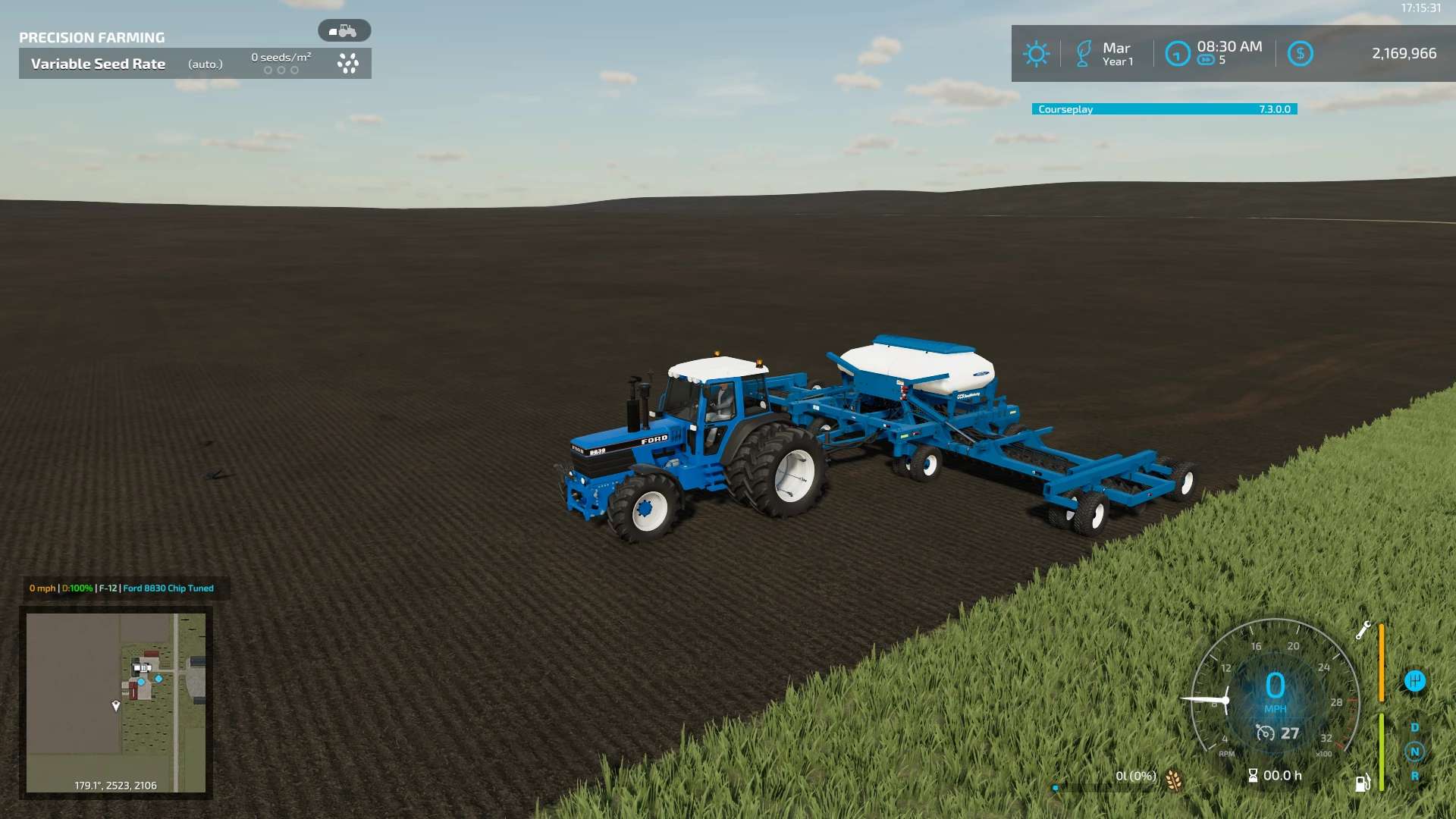Click the gearbox shift icon
Viewport: 1456px width, 819px height.
tap(1414, 679)
